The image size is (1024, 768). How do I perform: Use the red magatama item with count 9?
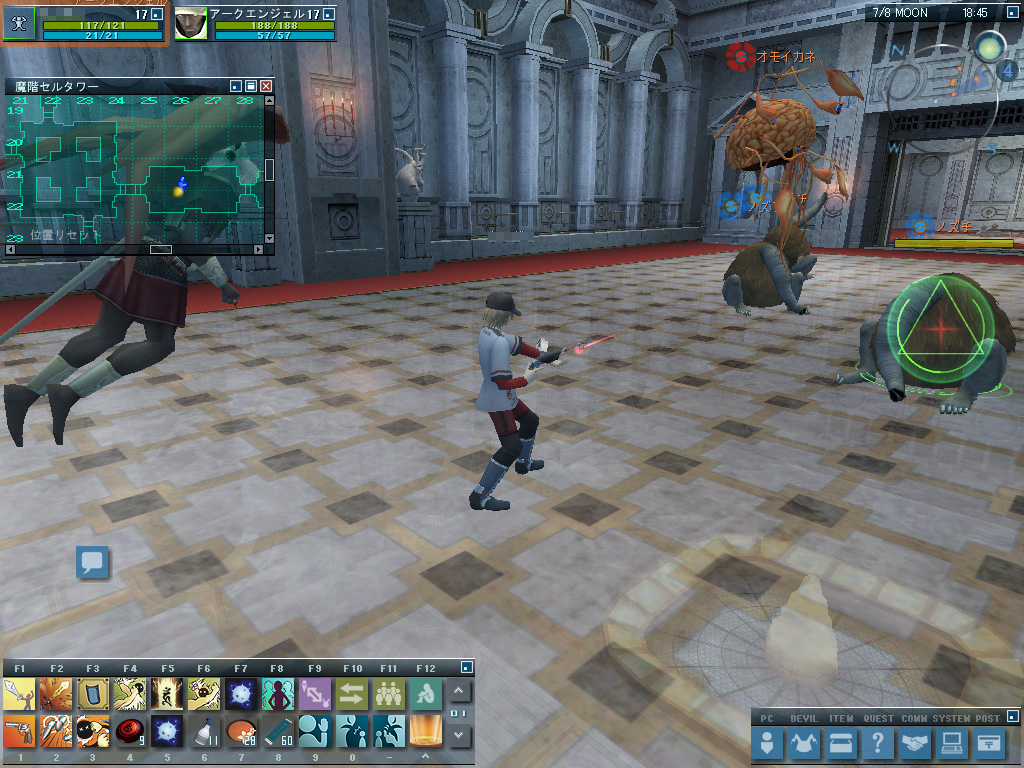[130, 732]
